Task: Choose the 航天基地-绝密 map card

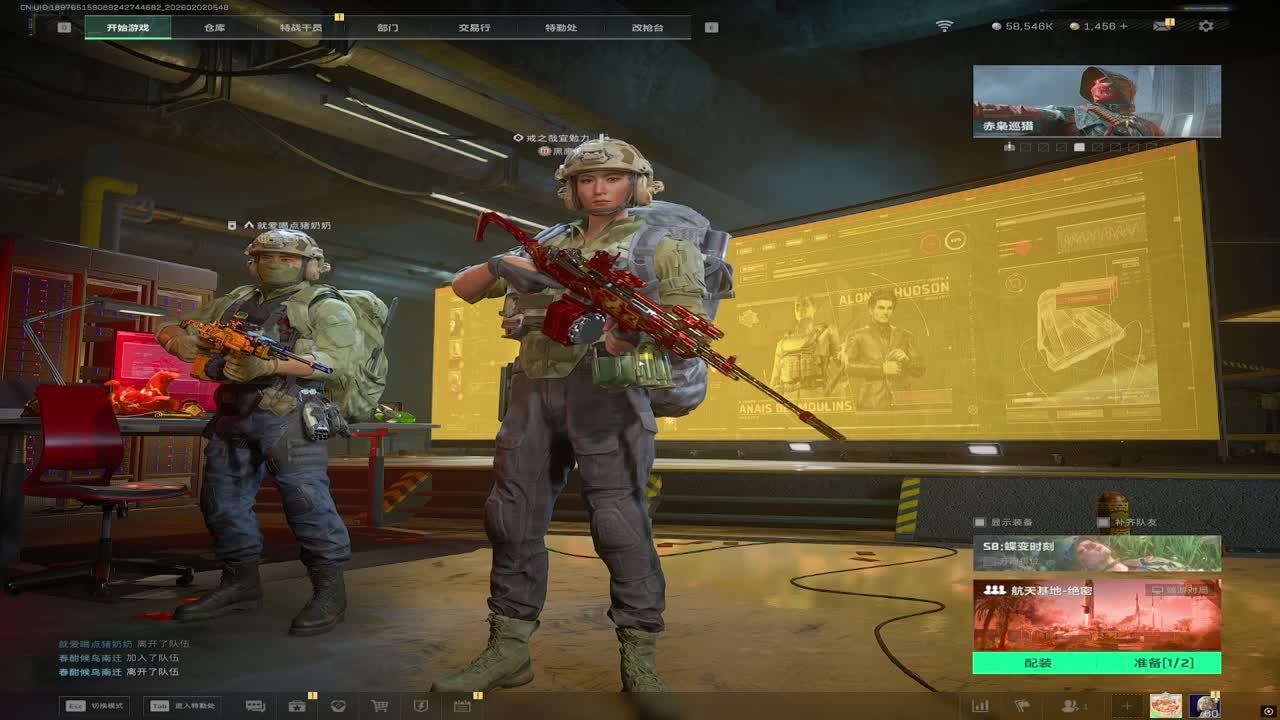Action: pyautogui.click(x=1096, y=615)
